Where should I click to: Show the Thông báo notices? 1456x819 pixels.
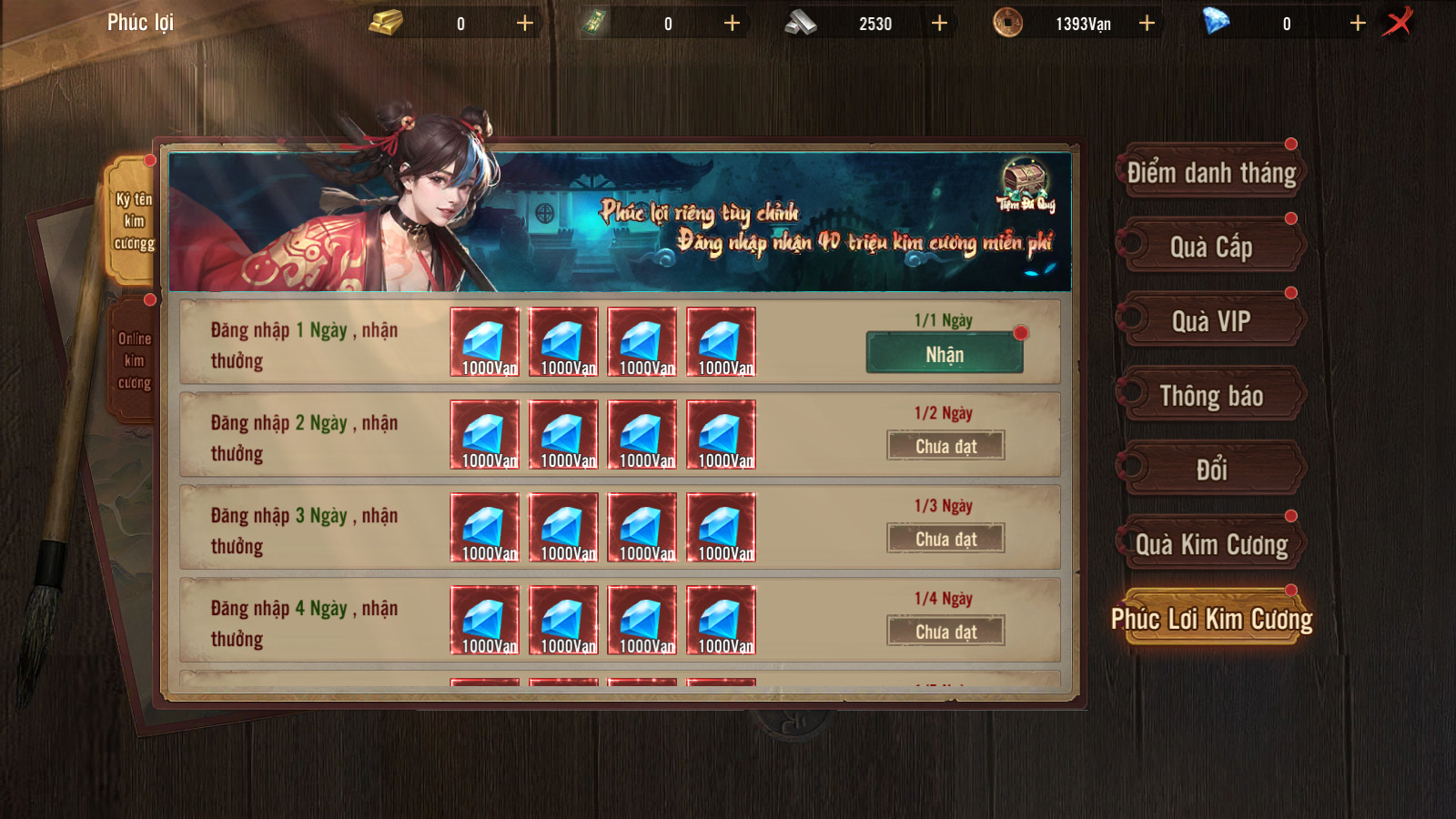click(1211, 396)
